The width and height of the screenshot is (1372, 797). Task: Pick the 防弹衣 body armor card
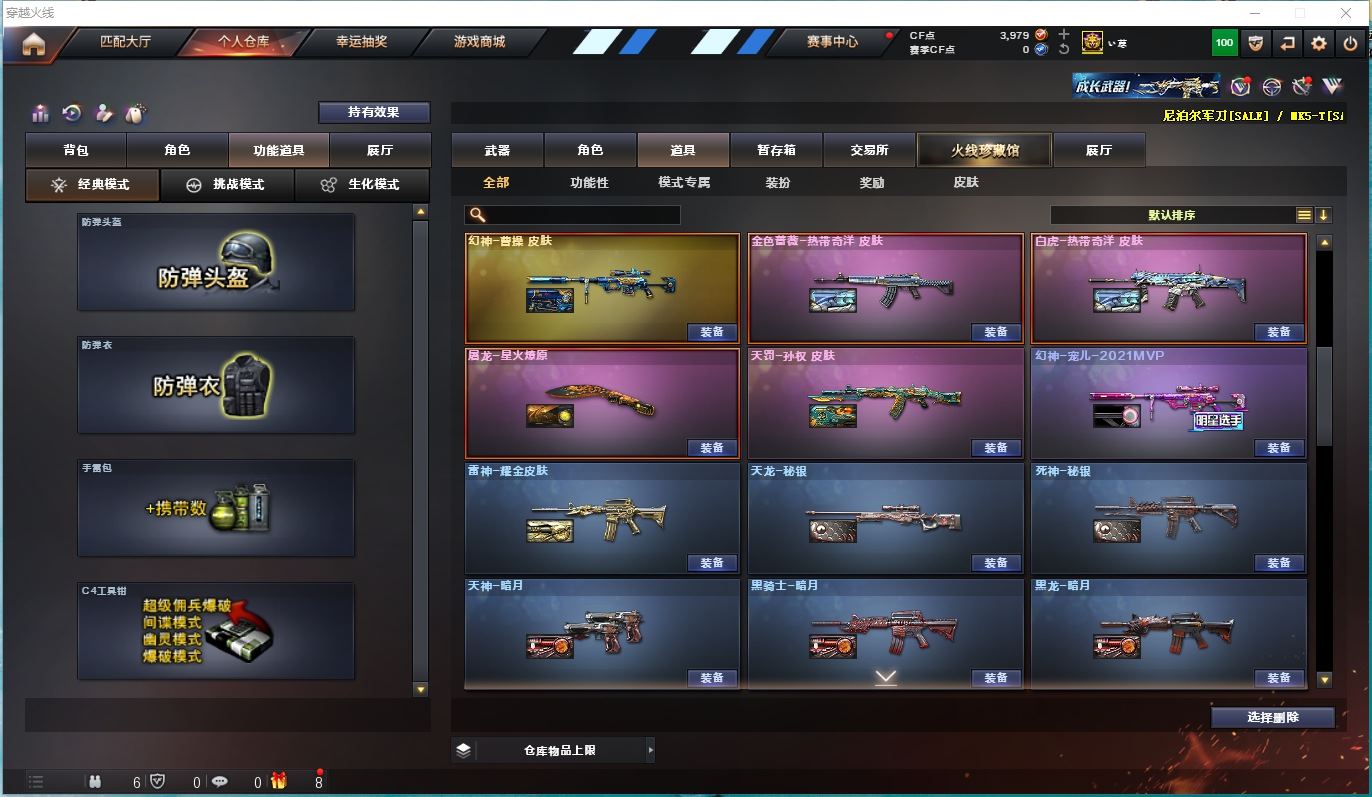point(216,385)
